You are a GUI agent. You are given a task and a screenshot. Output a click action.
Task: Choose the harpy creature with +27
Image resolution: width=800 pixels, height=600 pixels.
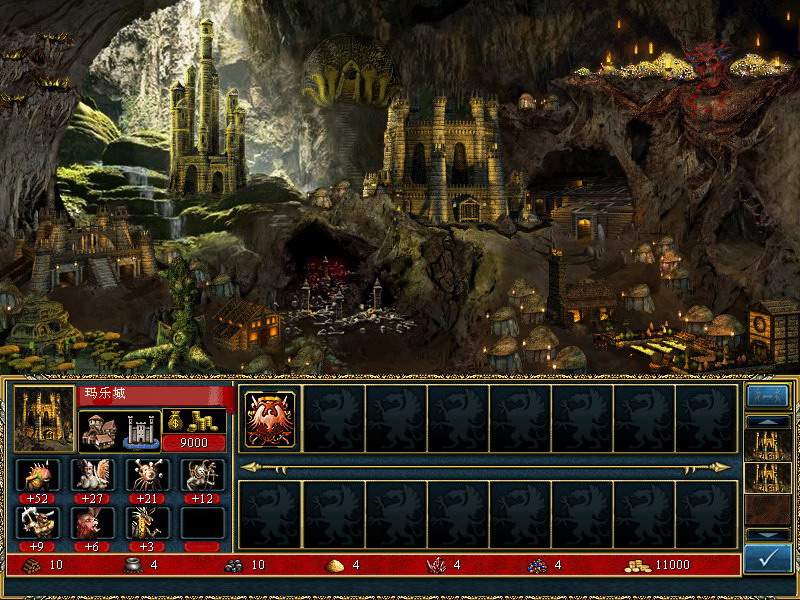pos(92,476)
